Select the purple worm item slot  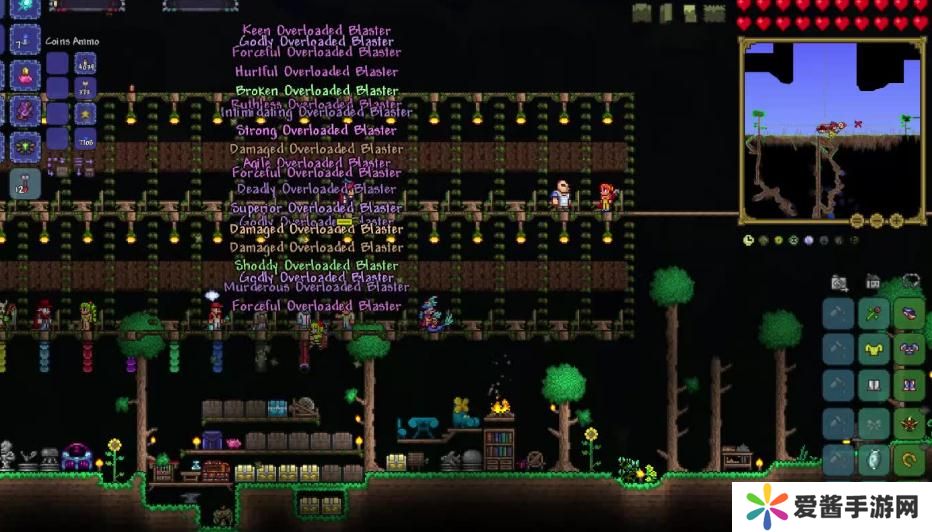(24, 111)
